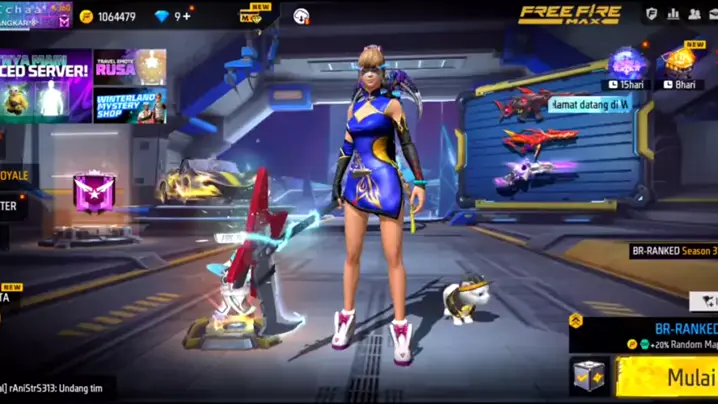
Task: Show the leaderboard bar chart icon
Action: [x=673, y=14]
